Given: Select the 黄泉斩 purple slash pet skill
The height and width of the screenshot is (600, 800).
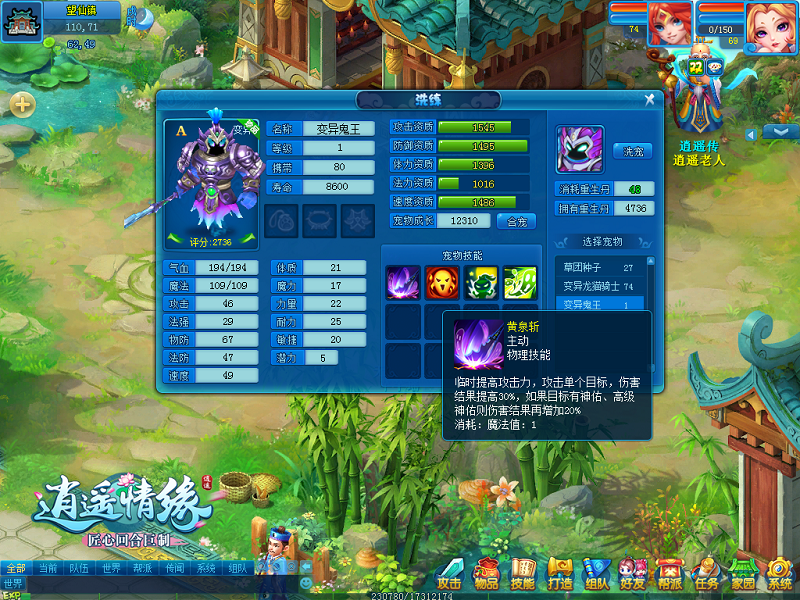Looking at the screenshot, I should pyautogui.click(x=403, y=281).
